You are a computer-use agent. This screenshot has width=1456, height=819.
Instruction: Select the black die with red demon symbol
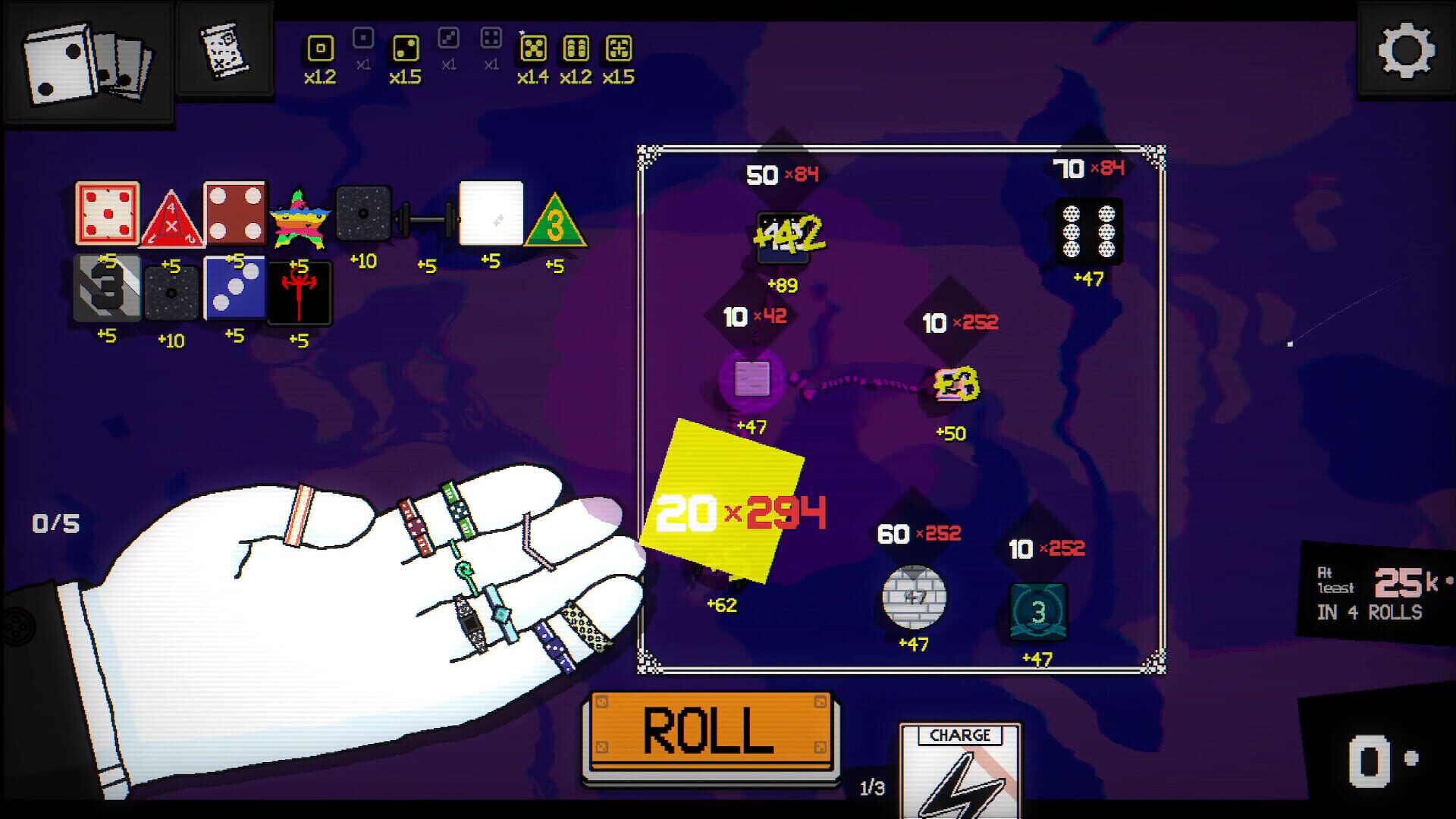tap(300, 293)
